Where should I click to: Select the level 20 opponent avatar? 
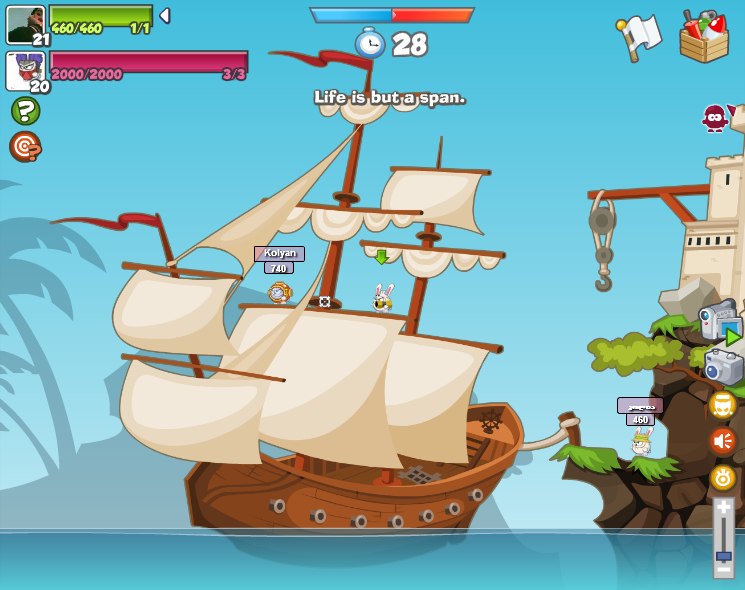point(25,70)
